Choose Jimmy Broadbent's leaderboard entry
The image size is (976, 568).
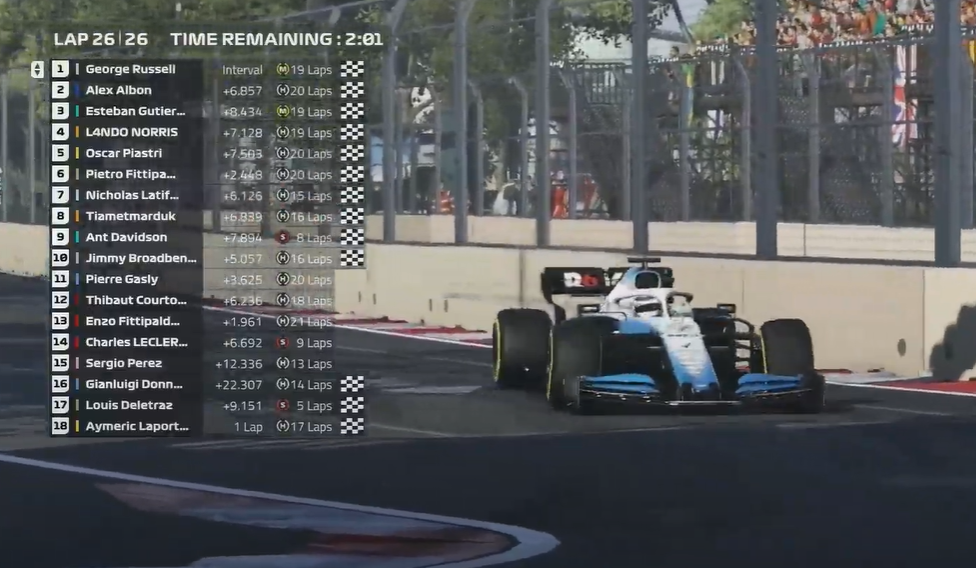(x=140, y=258)
